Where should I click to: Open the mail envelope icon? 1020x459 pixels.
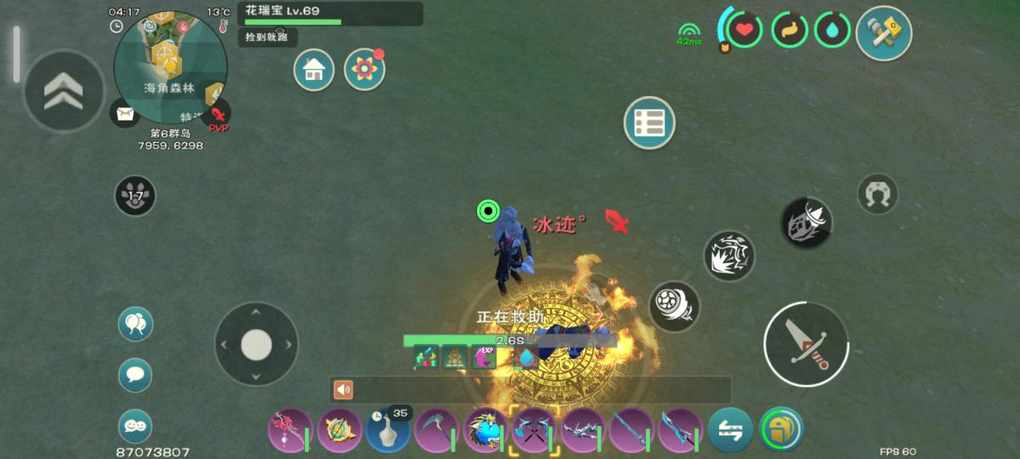(125, 114)
